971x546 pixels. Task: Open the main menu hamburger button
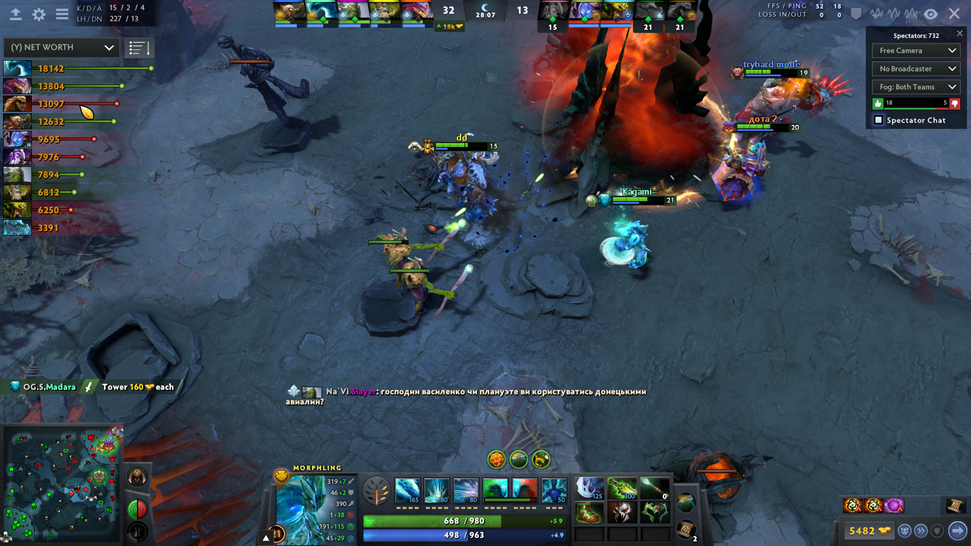pos(62,14)
